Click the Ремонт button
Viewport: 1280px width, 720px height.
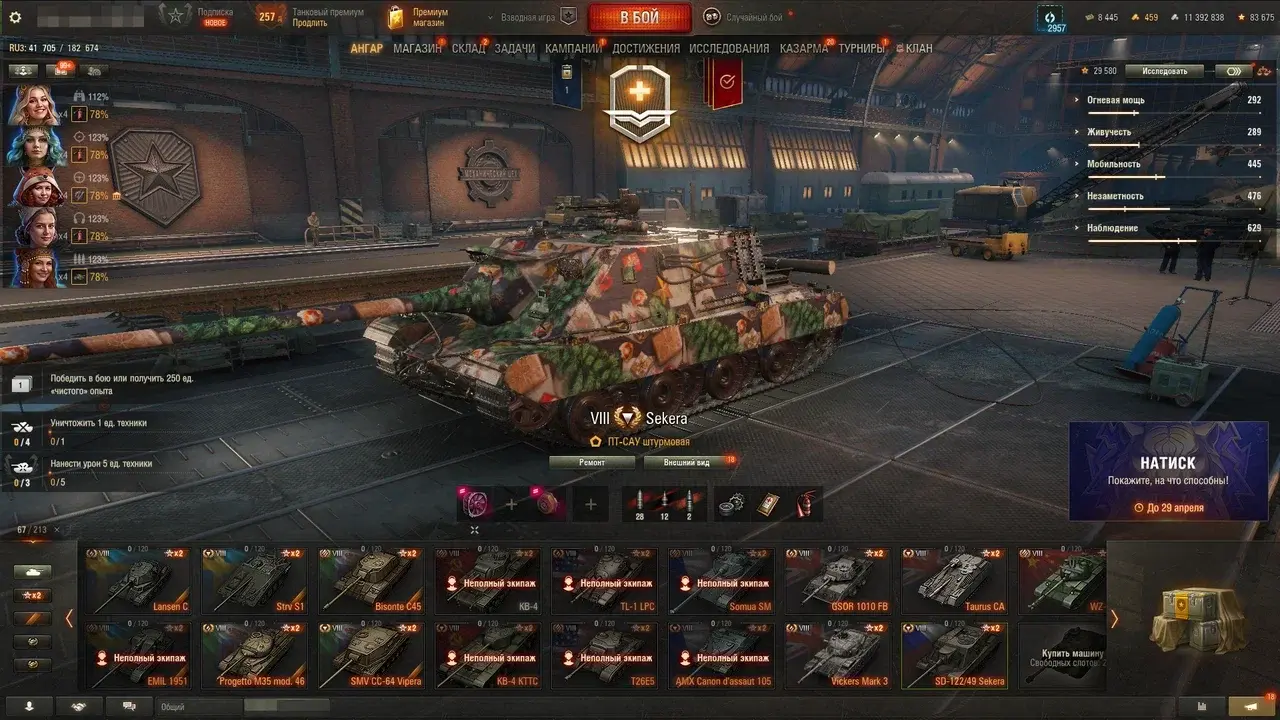pyautogui.click(x=592, y=462)
